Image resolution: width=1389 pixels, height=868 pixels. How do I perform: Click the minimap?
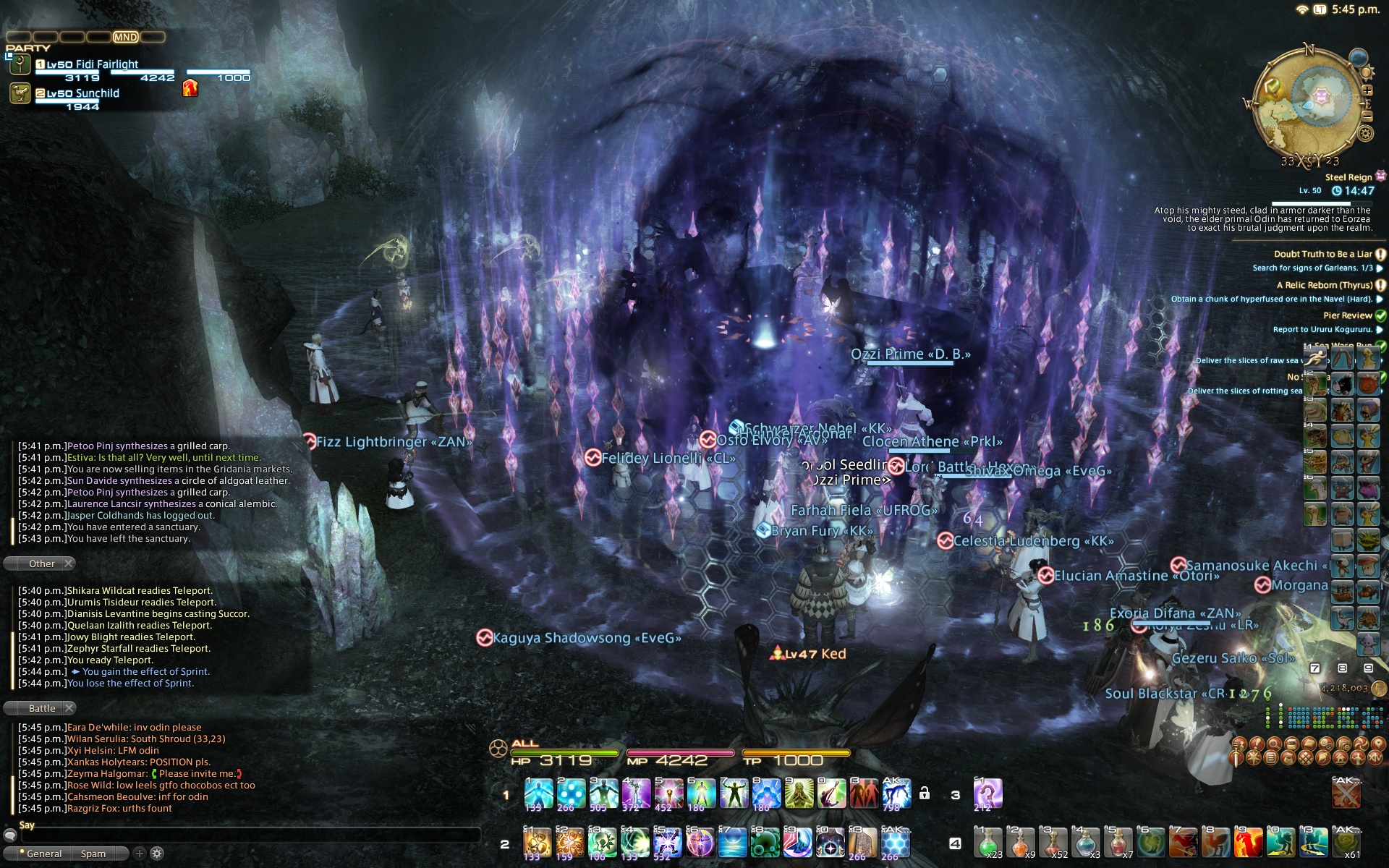coord(1307,106)
